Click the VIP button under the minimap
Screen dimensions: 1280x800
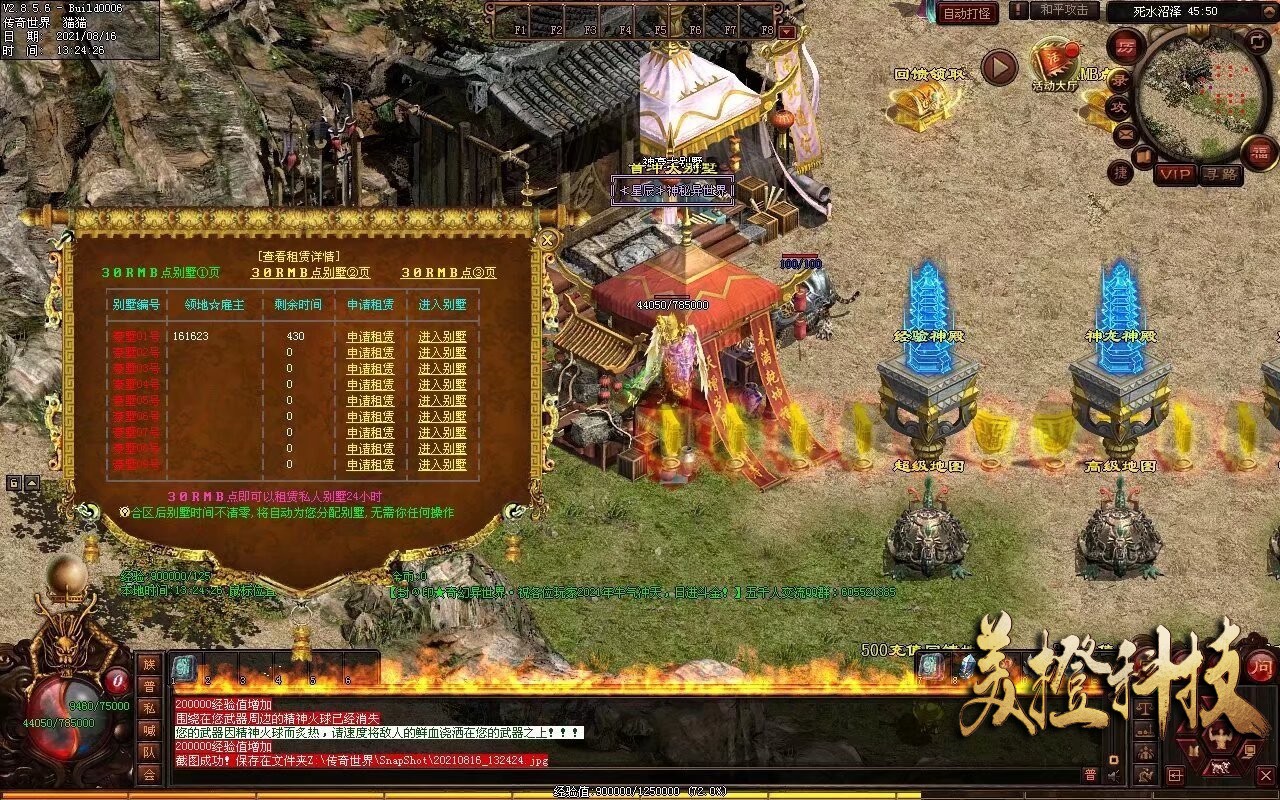(1175, 173)
